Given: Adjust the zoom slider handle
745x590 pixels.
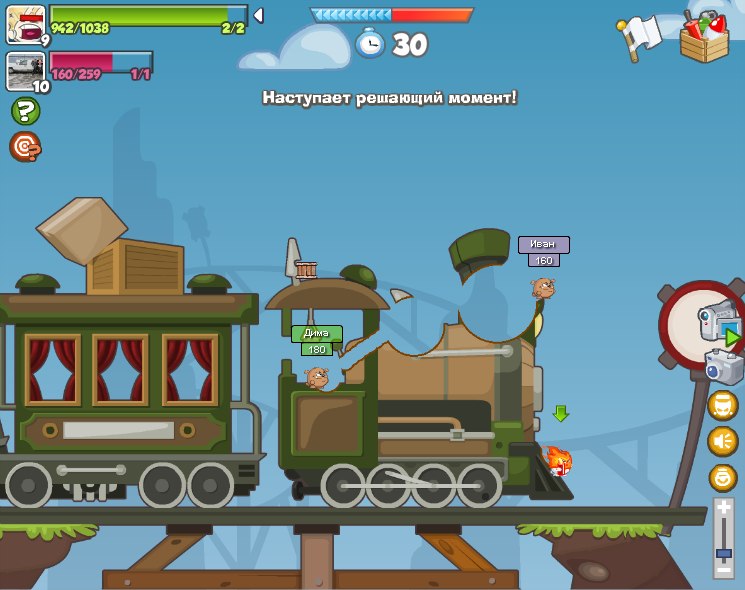Looking at the screenshot, I should (x=724, y=553).
